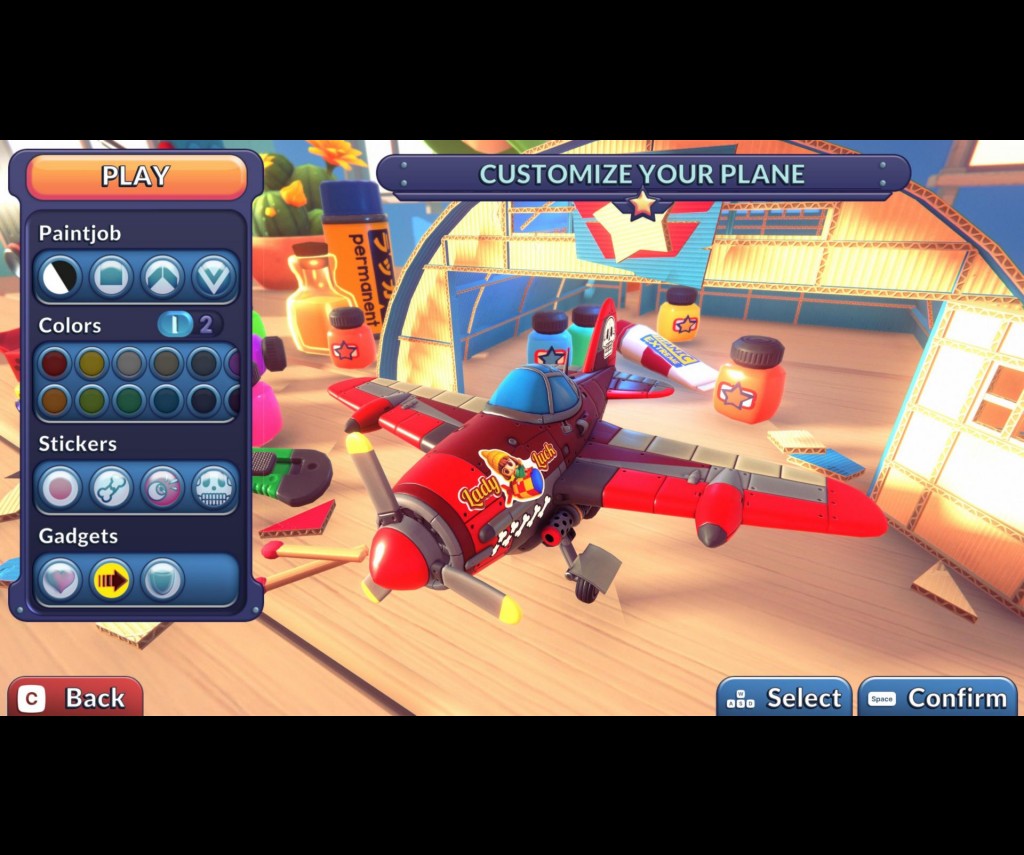Select the square-shaped paintjob pattern
This screenshot has height=855, width=1024.
pos(111,277)
